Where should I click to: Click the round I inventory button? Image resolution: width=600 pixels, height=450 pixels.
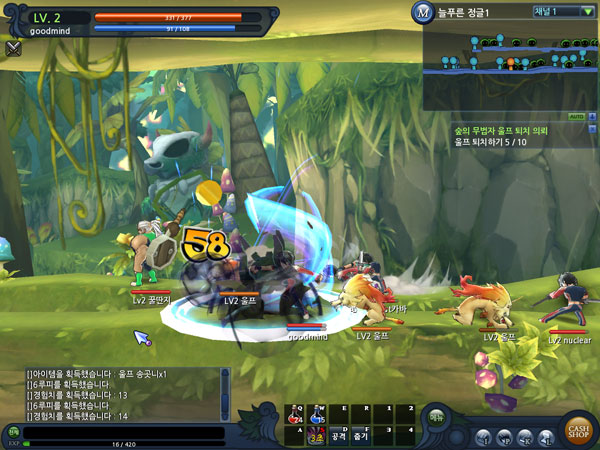(484, 437)
